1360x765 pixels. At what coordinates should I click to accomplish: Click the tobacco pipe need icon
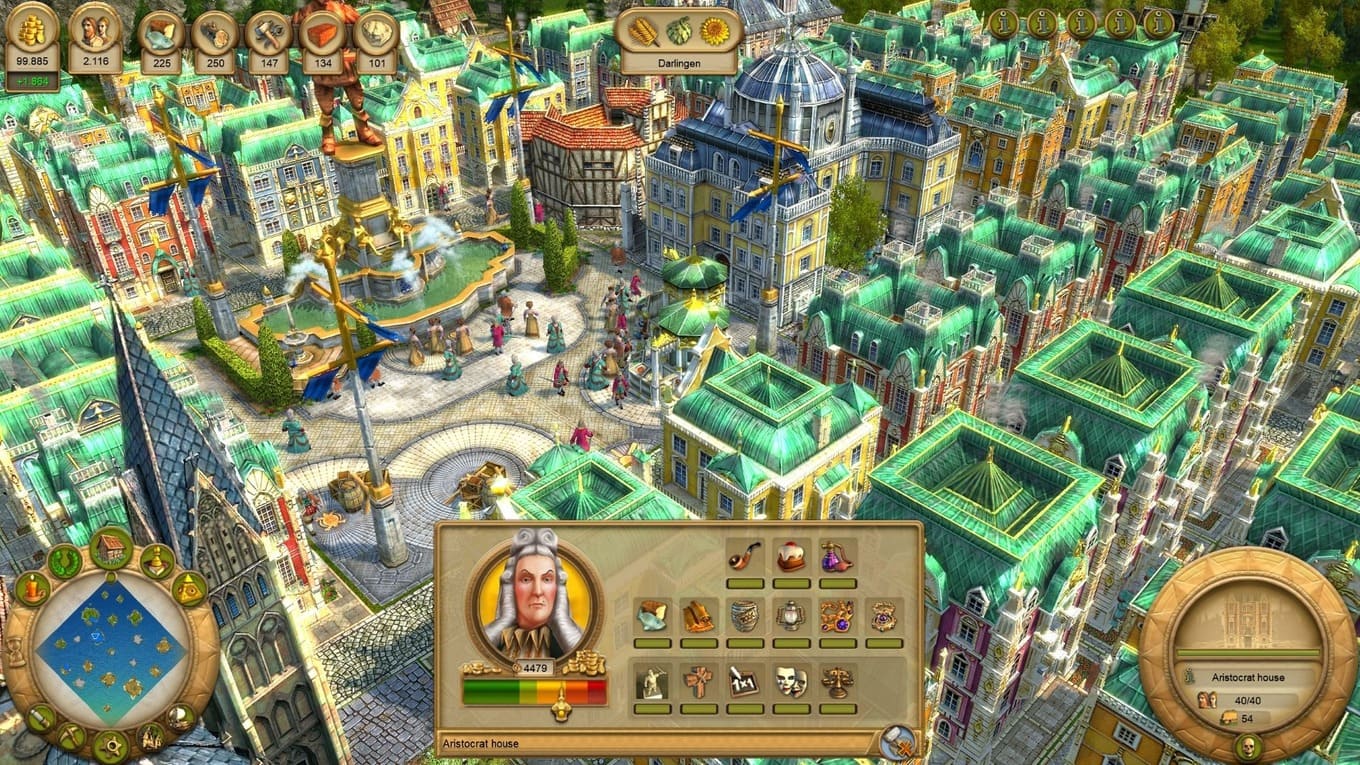click(744, 557)
